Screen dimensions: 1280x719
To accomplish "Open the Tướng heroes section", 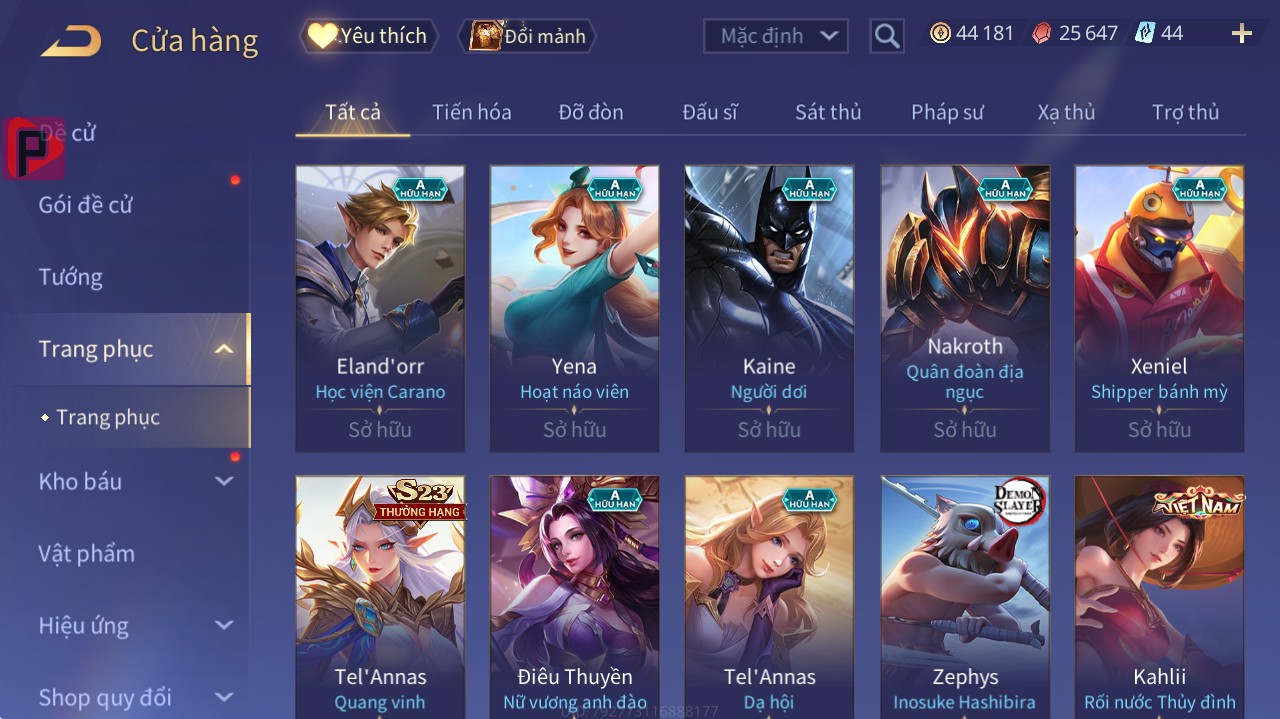I will pyautogui.click(x=71, y=277).
